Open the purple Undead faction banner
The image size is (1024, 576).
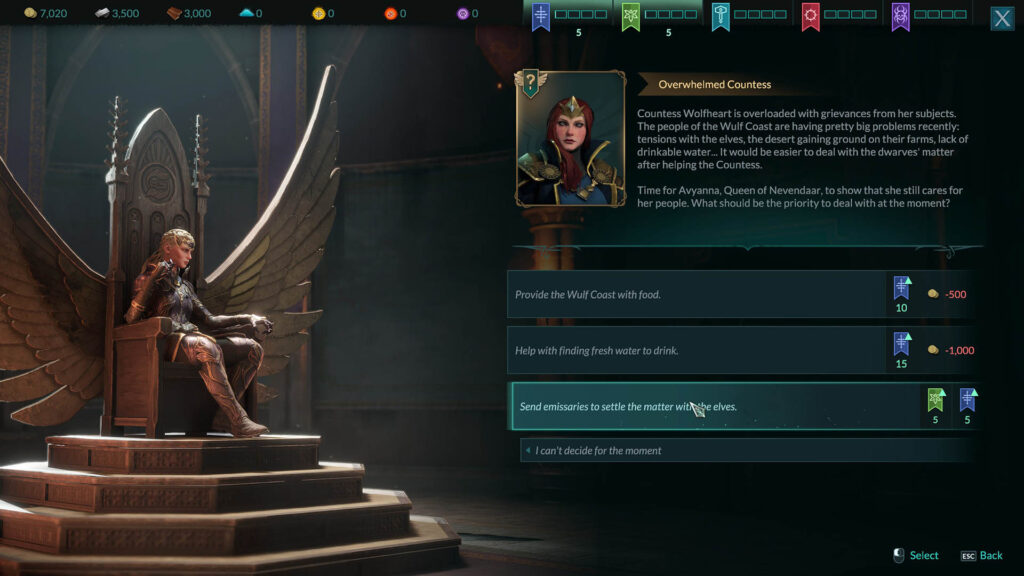[x=900, y=16]
